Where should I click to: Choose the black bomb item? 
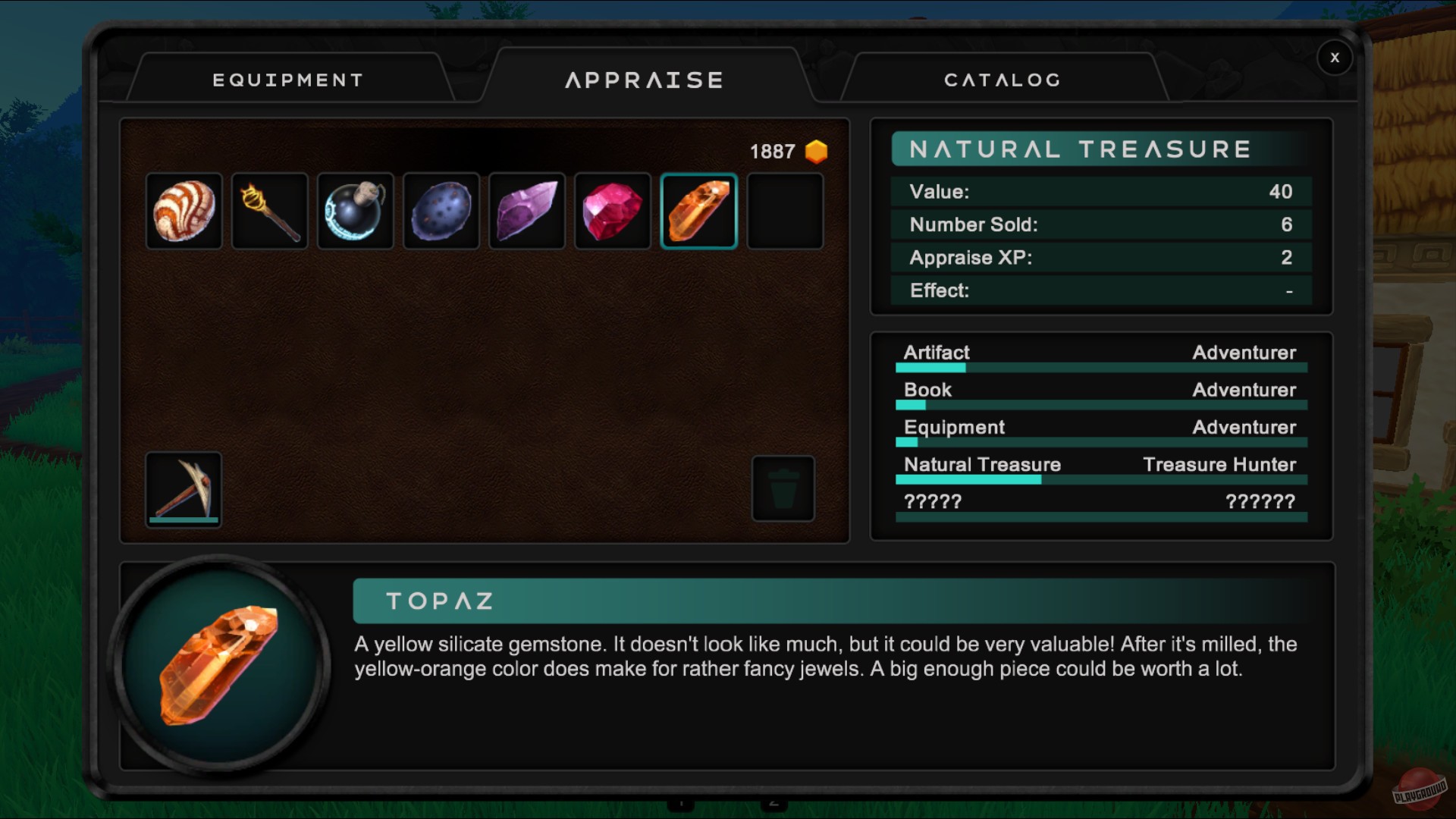356,211
